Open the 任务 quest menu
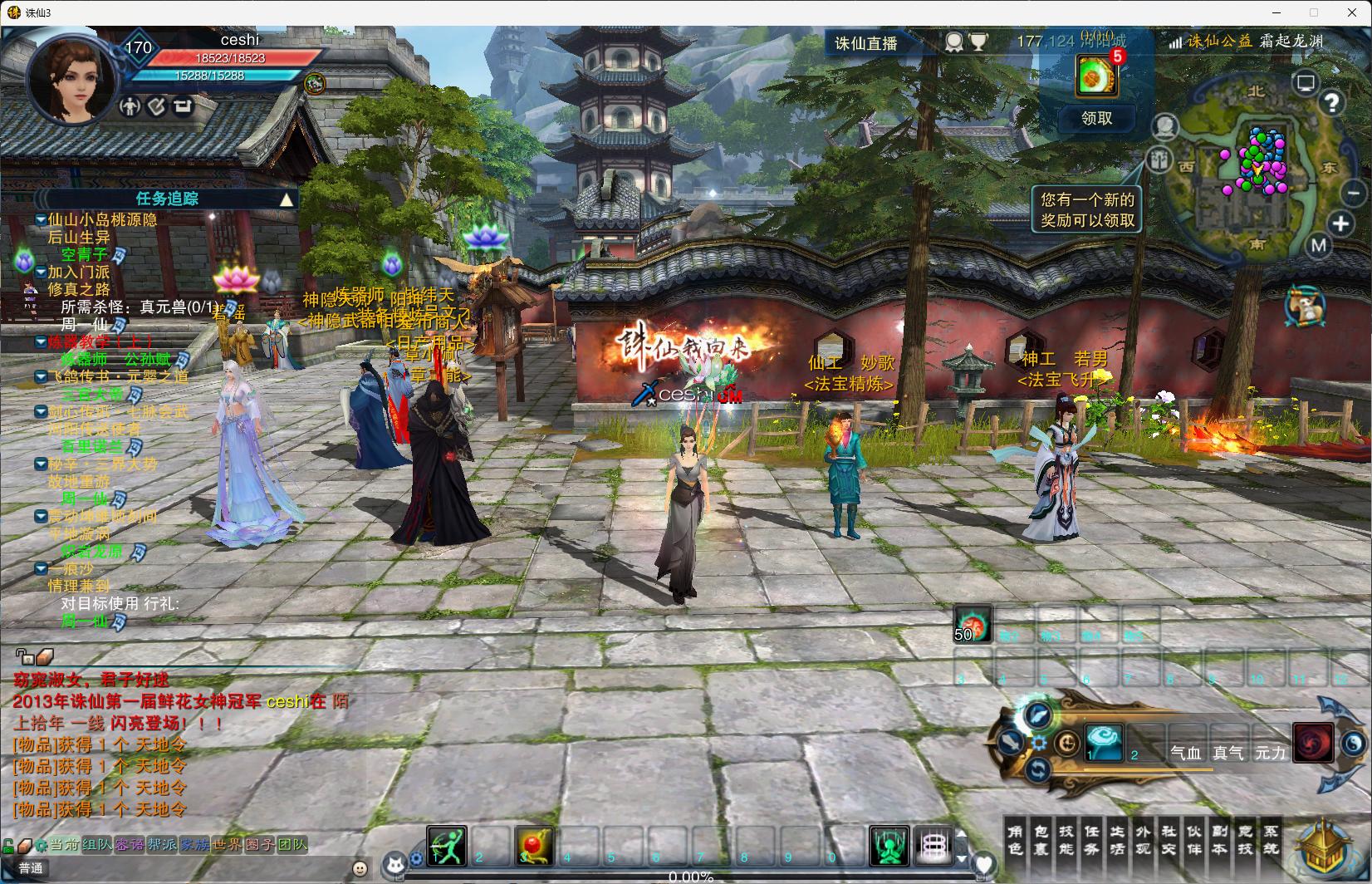 pyautogui.click(x=1092, y=839)
